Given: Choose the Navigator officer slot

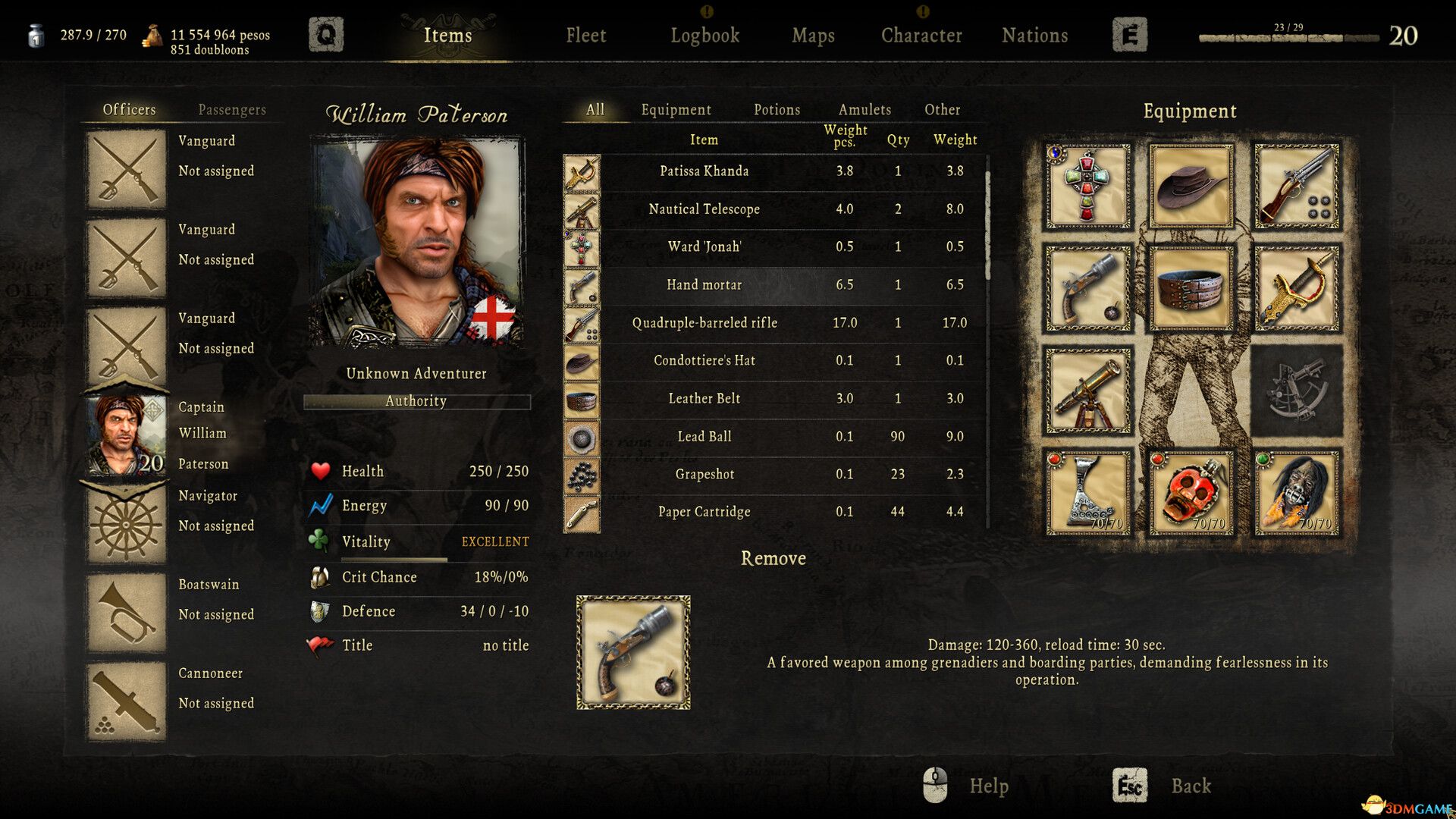Looking at the screenshot, I should pos(127,524).
